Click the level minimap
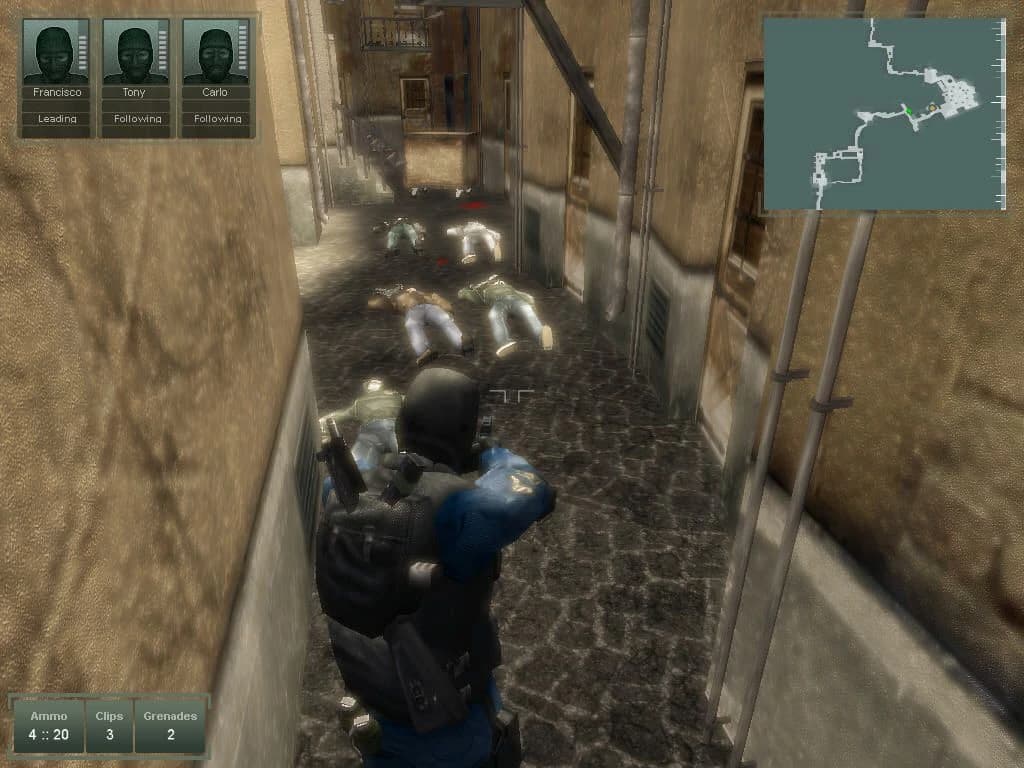The width and height of the screenshot is (1024, 768). pyautogui.click(x=884, y=114)
